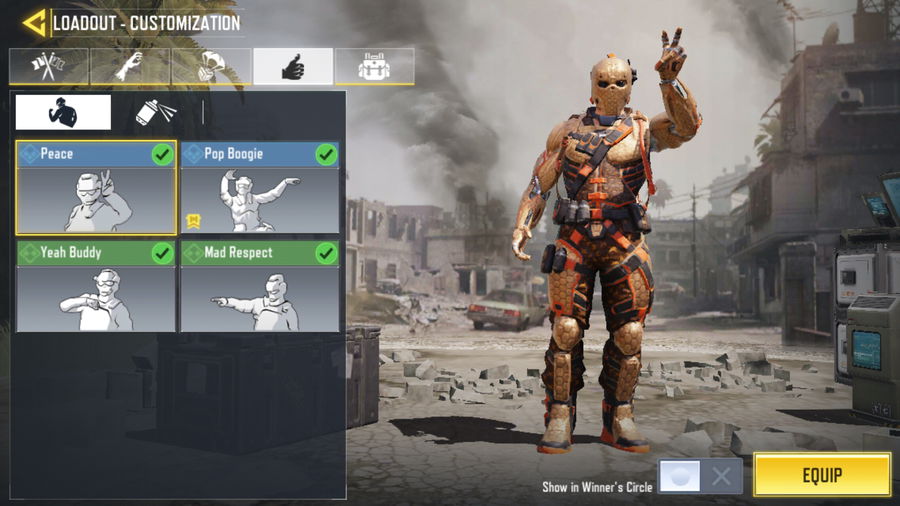The height and width of the screenshot is (506, 900).
Task: Select the thumbs-up emote tab
Action: click(x=293, y=66)
